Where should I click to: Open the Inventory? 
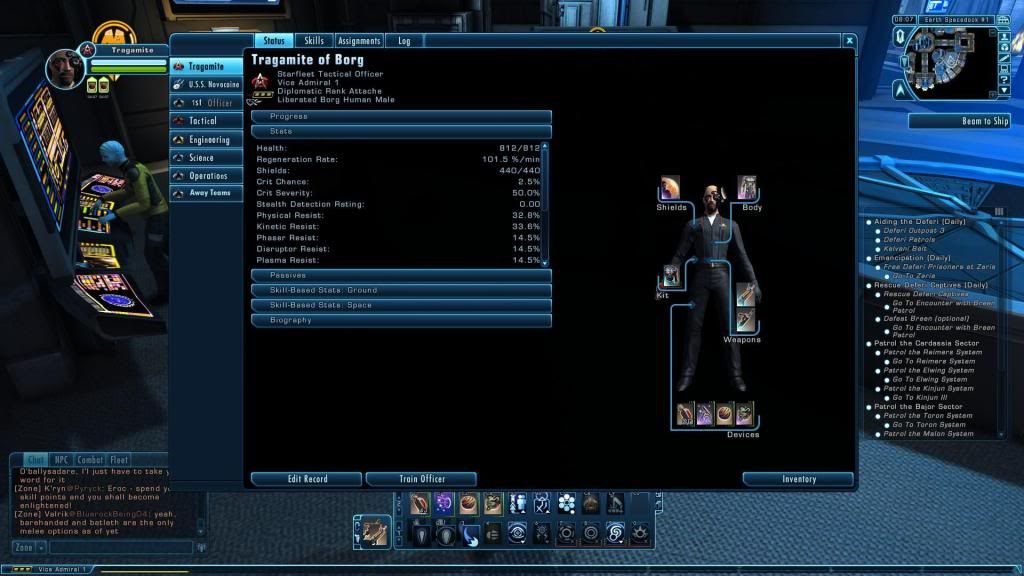(x=798, y=479)
